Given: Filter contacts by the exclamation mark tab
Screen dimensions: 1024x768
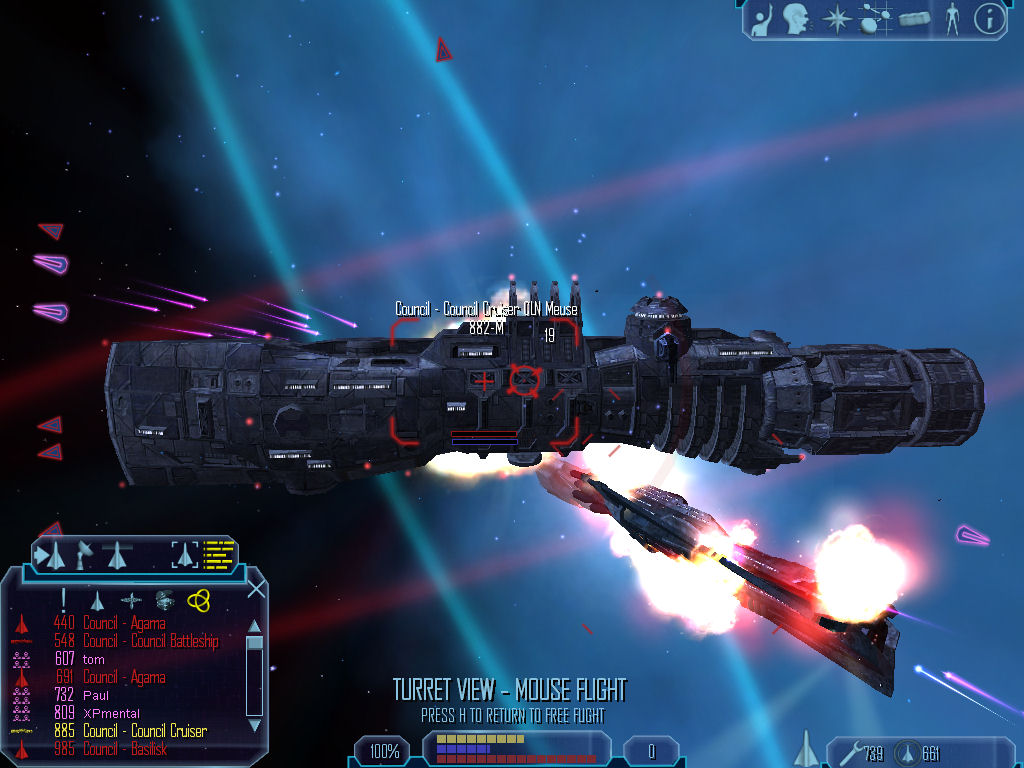Looking at the screenshot, I should (64, 599).
